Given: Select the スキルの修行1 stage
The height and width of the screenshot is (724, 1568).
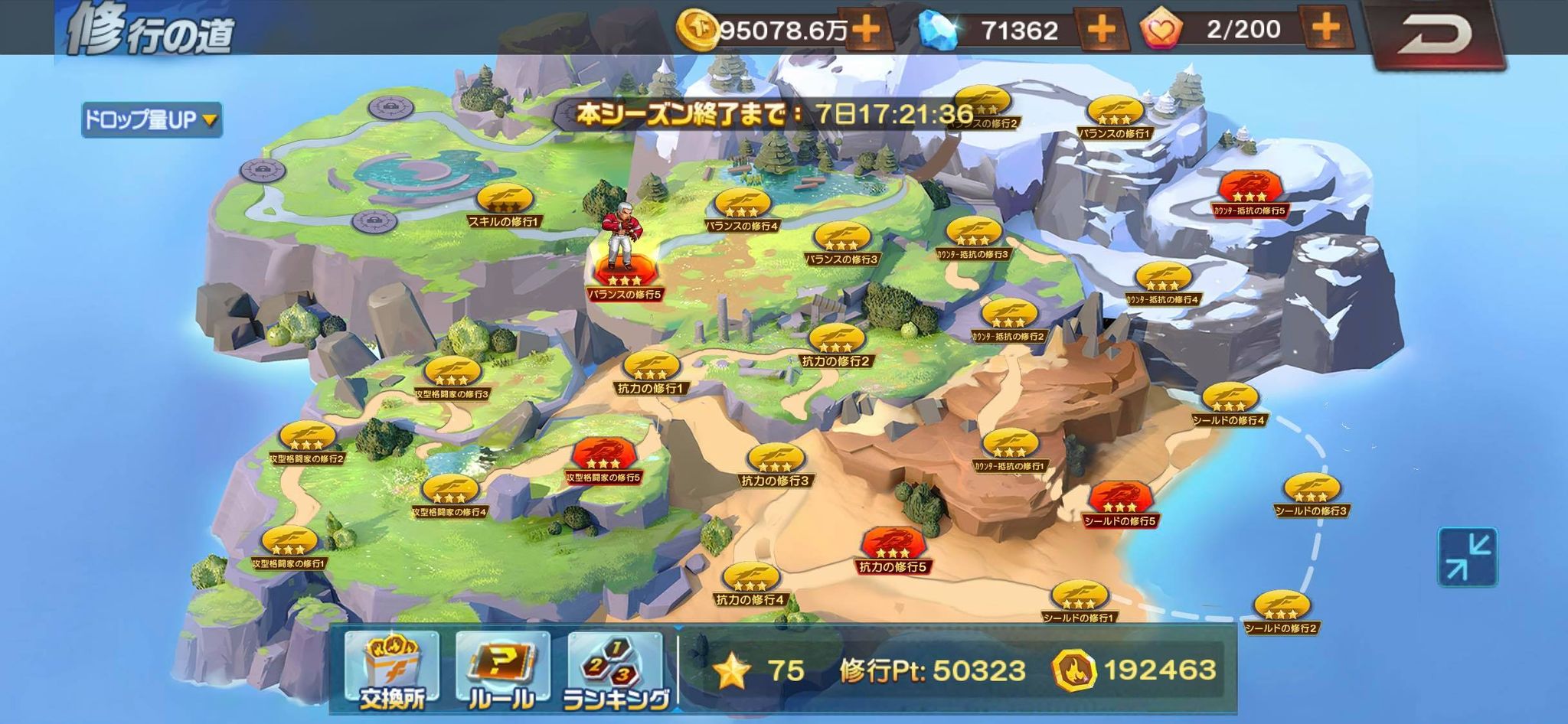Looking at the screenshot, I should tap(505, 204).
